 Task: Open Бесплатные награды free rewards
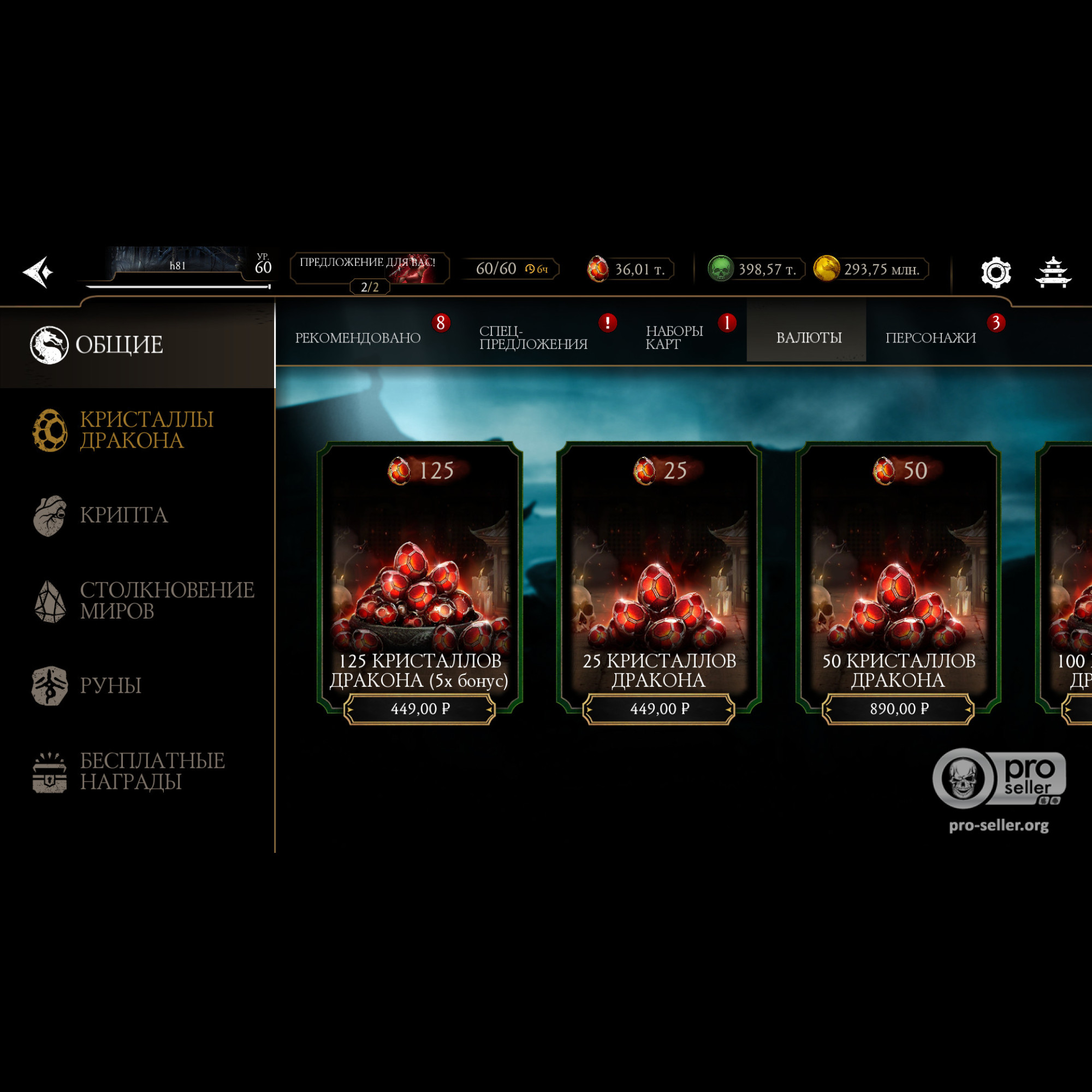coord(151,771)
